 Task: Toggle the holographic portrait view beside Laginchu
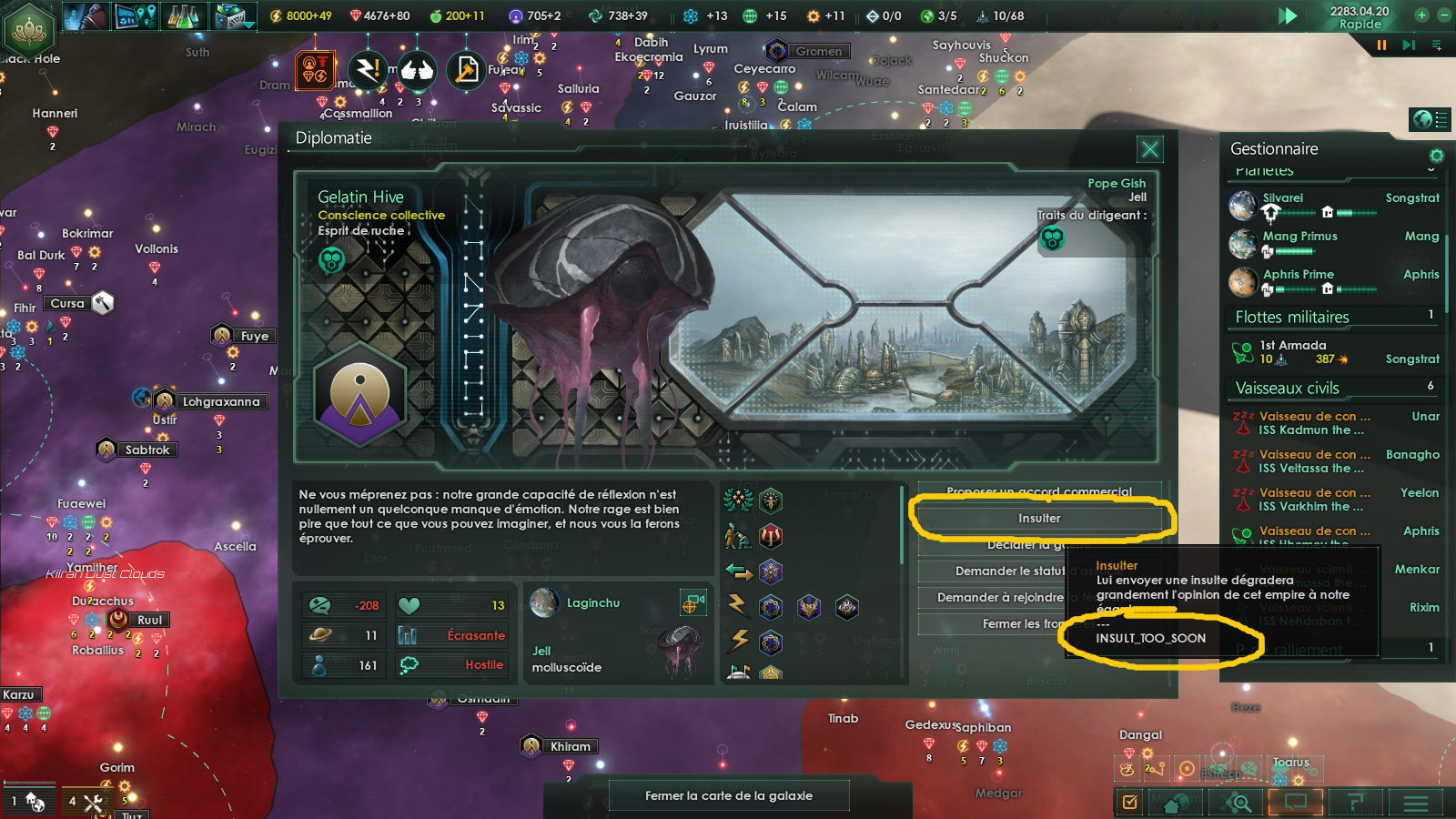693,603
